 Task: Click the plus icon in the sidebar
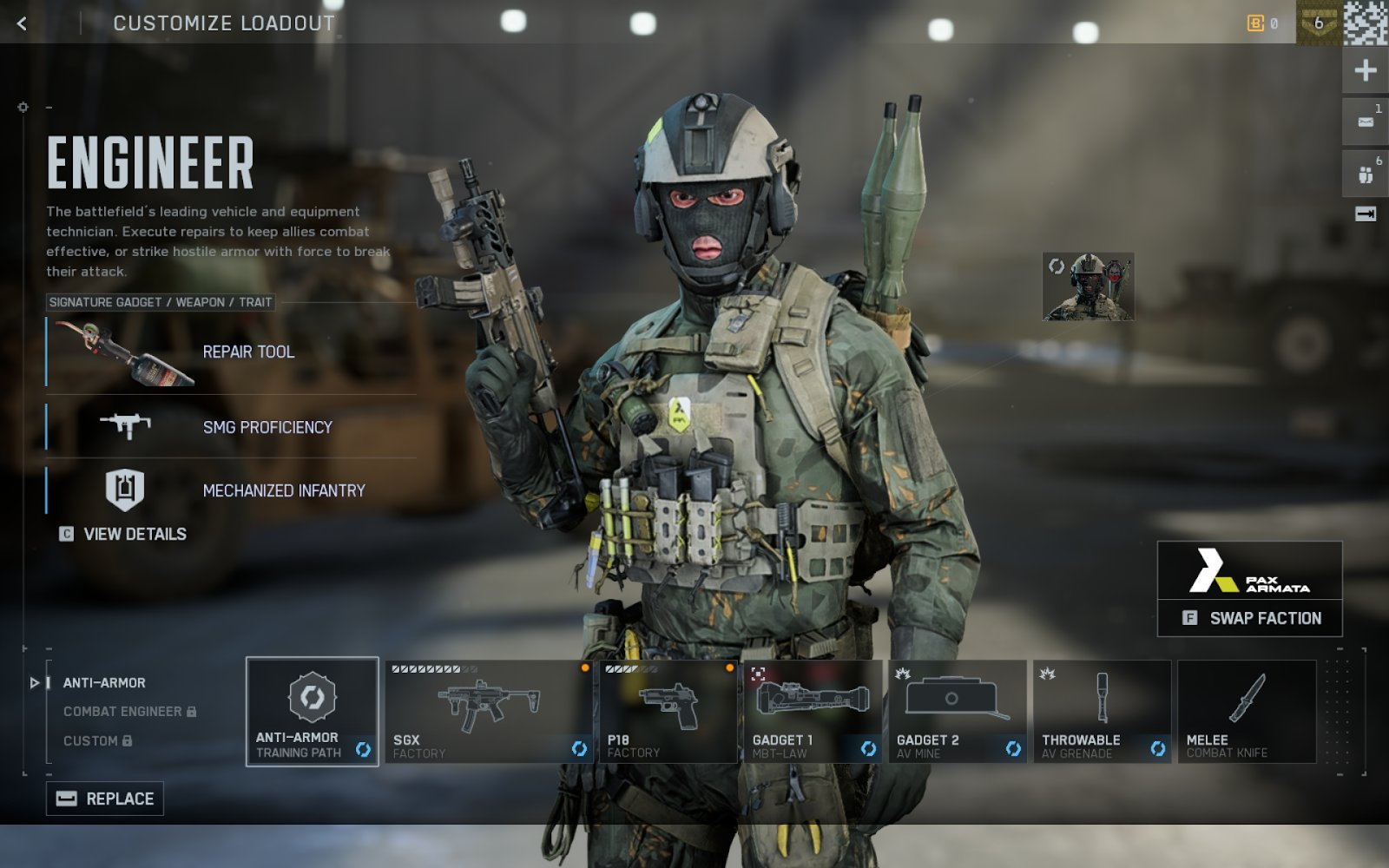pos(1365,70)
